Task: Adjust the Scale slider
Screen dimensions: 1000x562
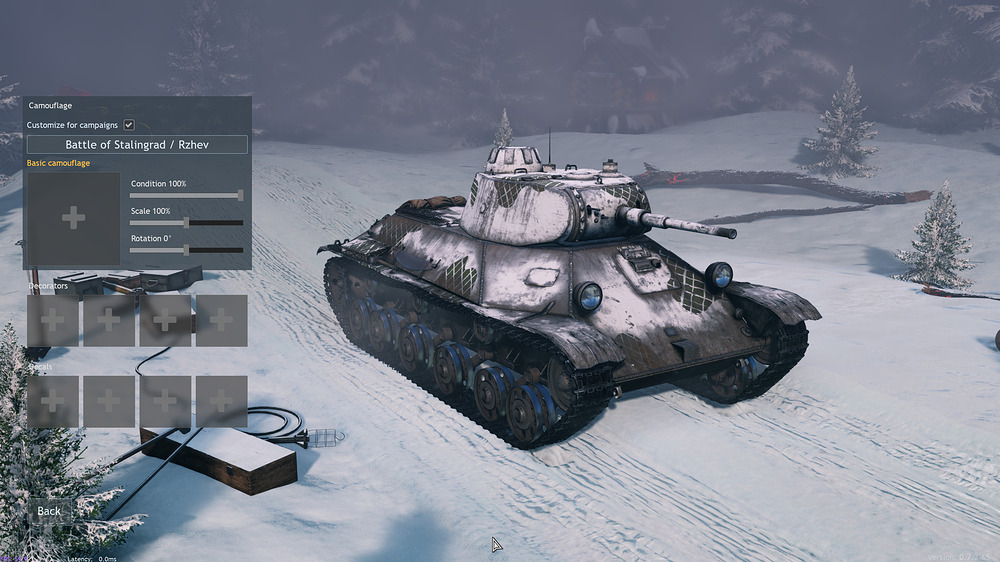Action: pyautogui.click(x=186, y=222)
